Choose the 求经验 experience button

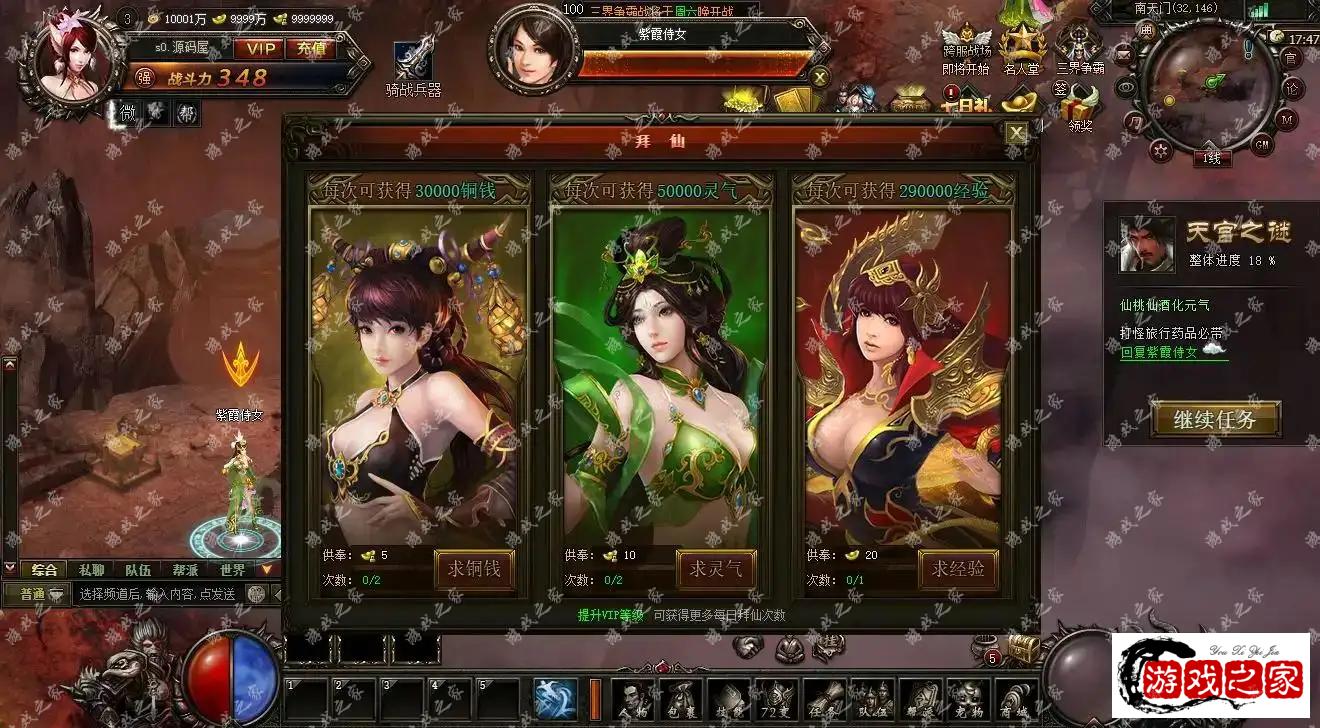[958, 570]
